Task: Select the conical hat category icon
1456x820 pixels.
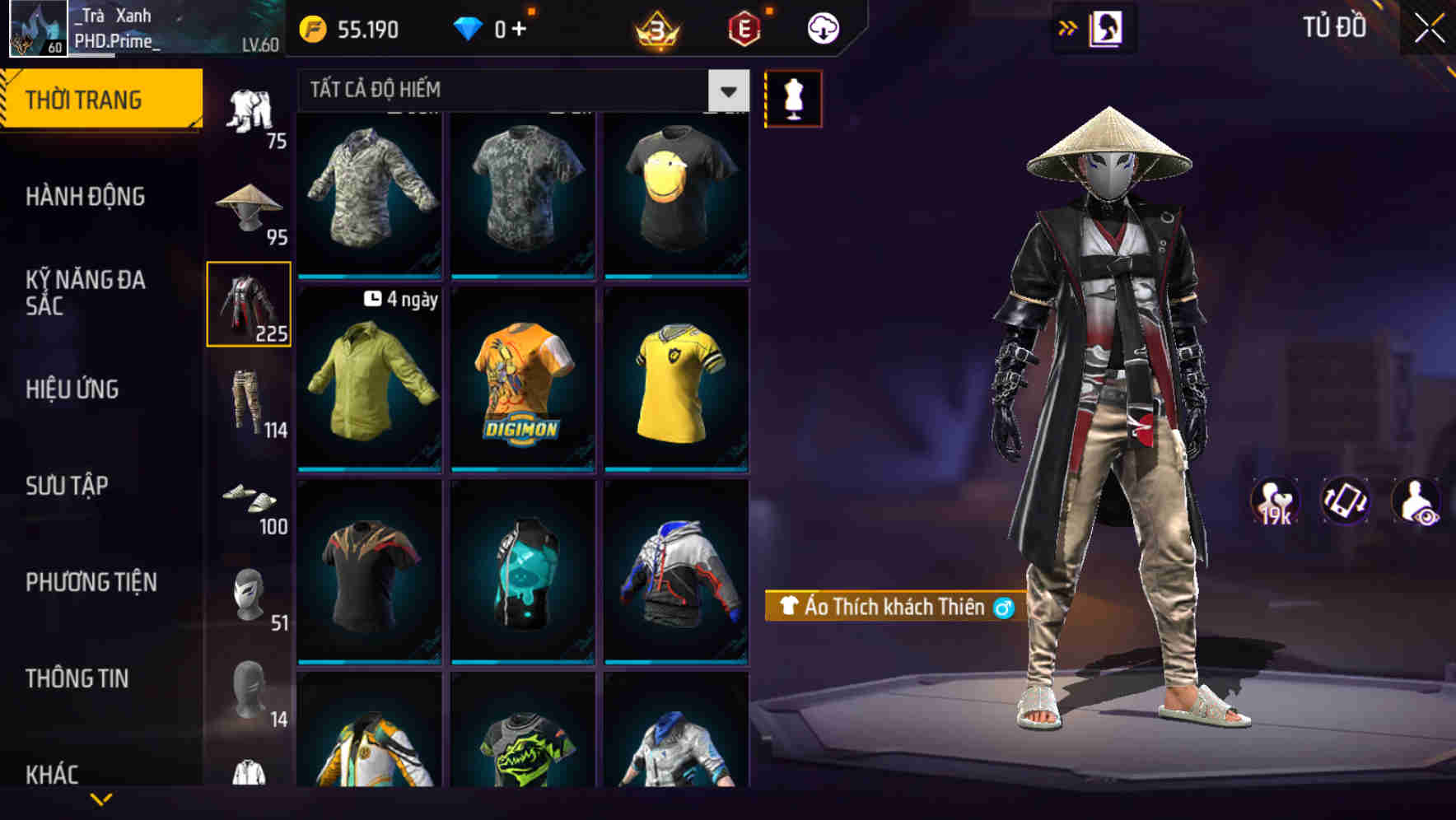Action: click(248, 206)
